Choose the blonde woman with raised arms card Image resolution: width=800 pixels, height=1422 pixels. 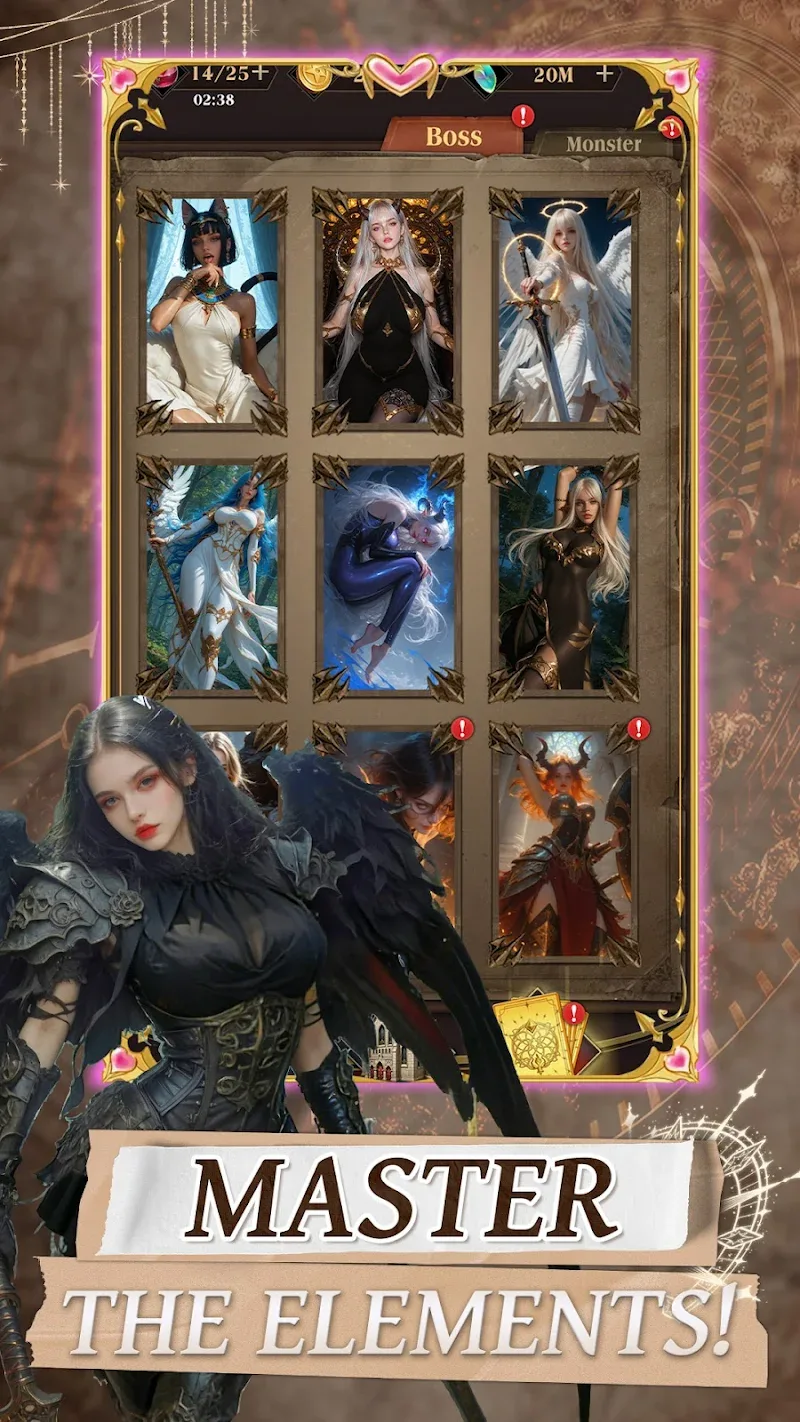tap(564, 578)
